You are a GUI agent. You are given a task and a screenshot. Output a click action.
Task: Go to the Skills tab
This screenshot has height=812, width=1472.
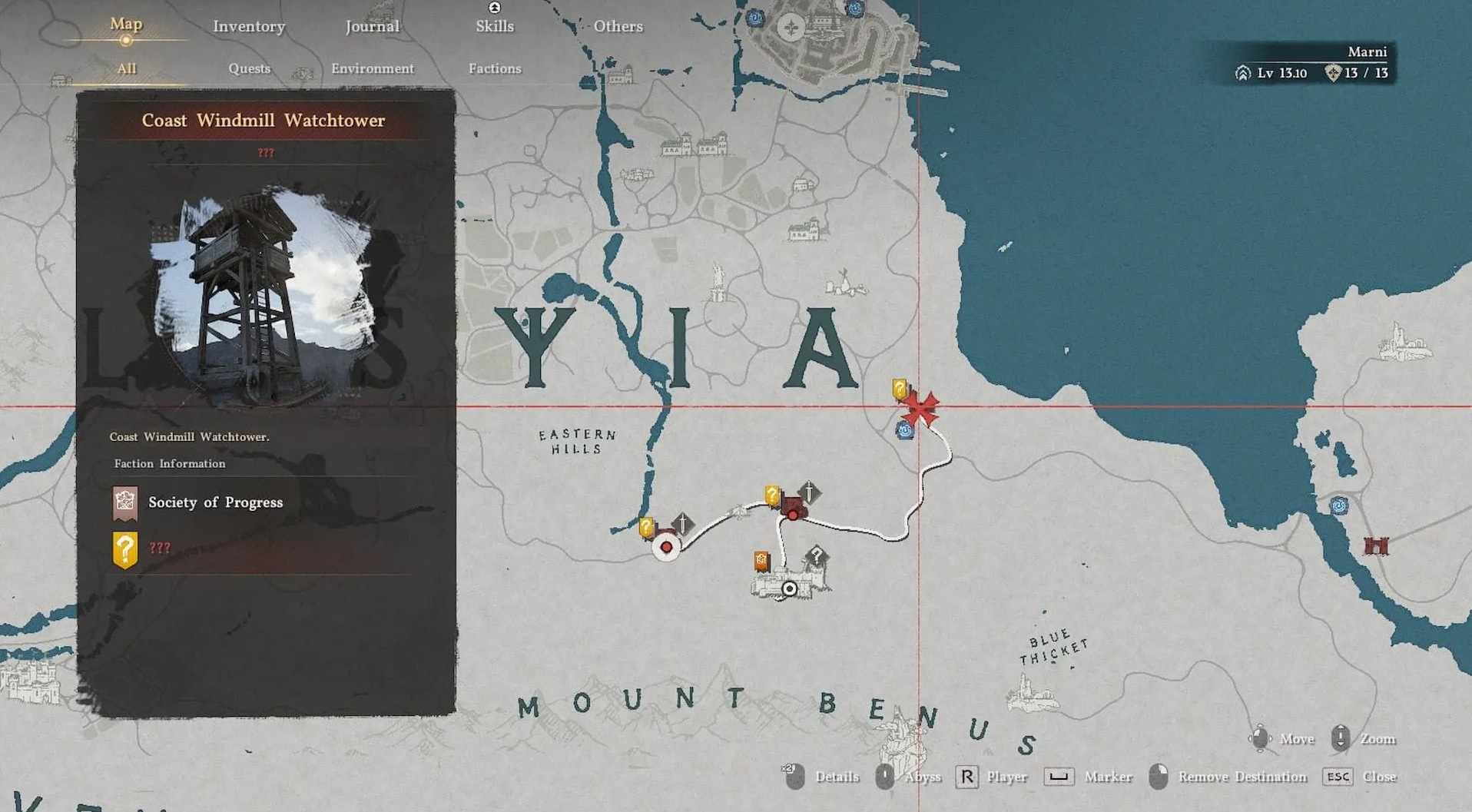point(494,26)
